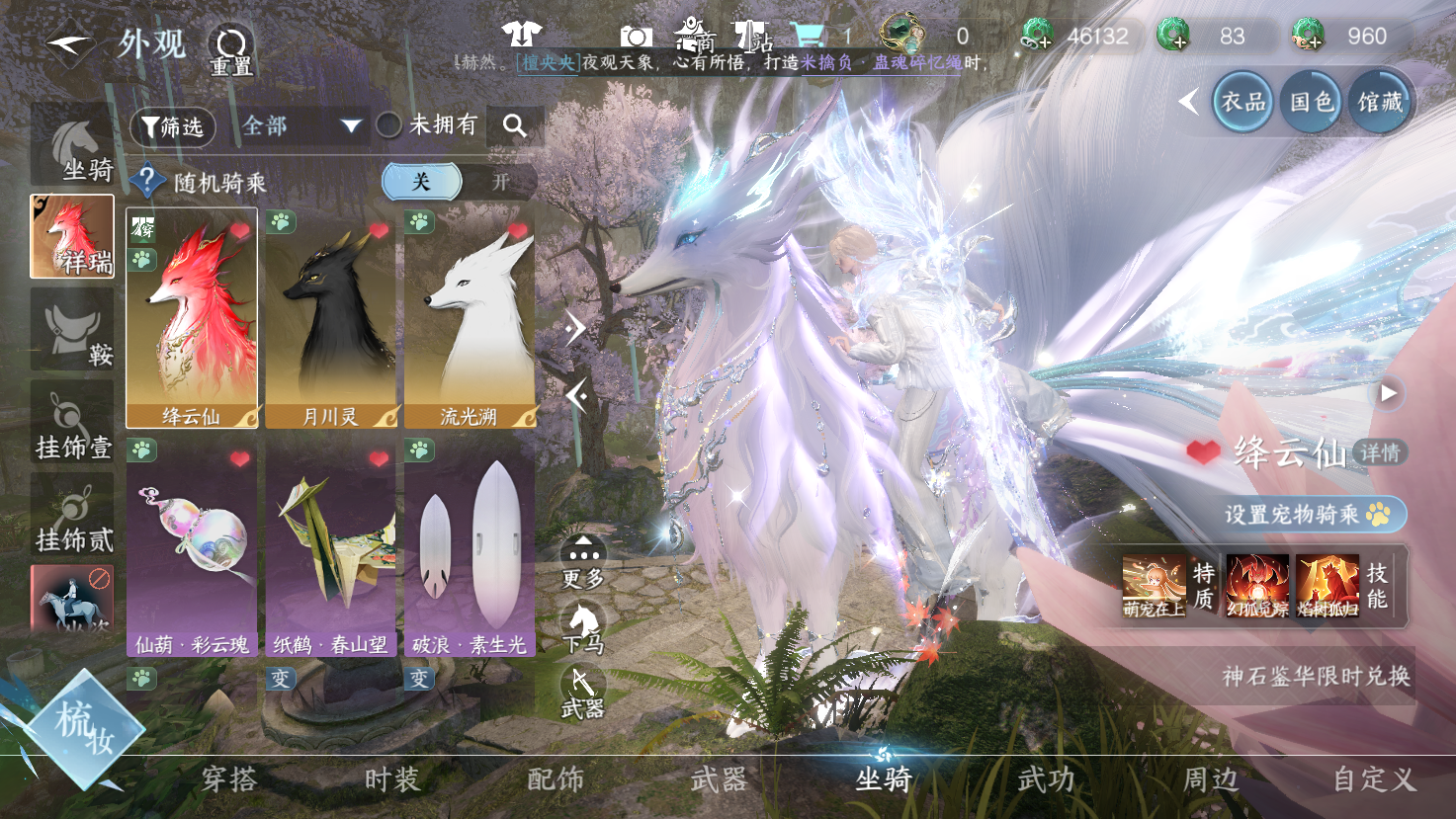Image resolution: width=1456 pixels, height=819 pixels.
Task: View 绛云仙 details with 详情 button
Action: [1379, 452]
